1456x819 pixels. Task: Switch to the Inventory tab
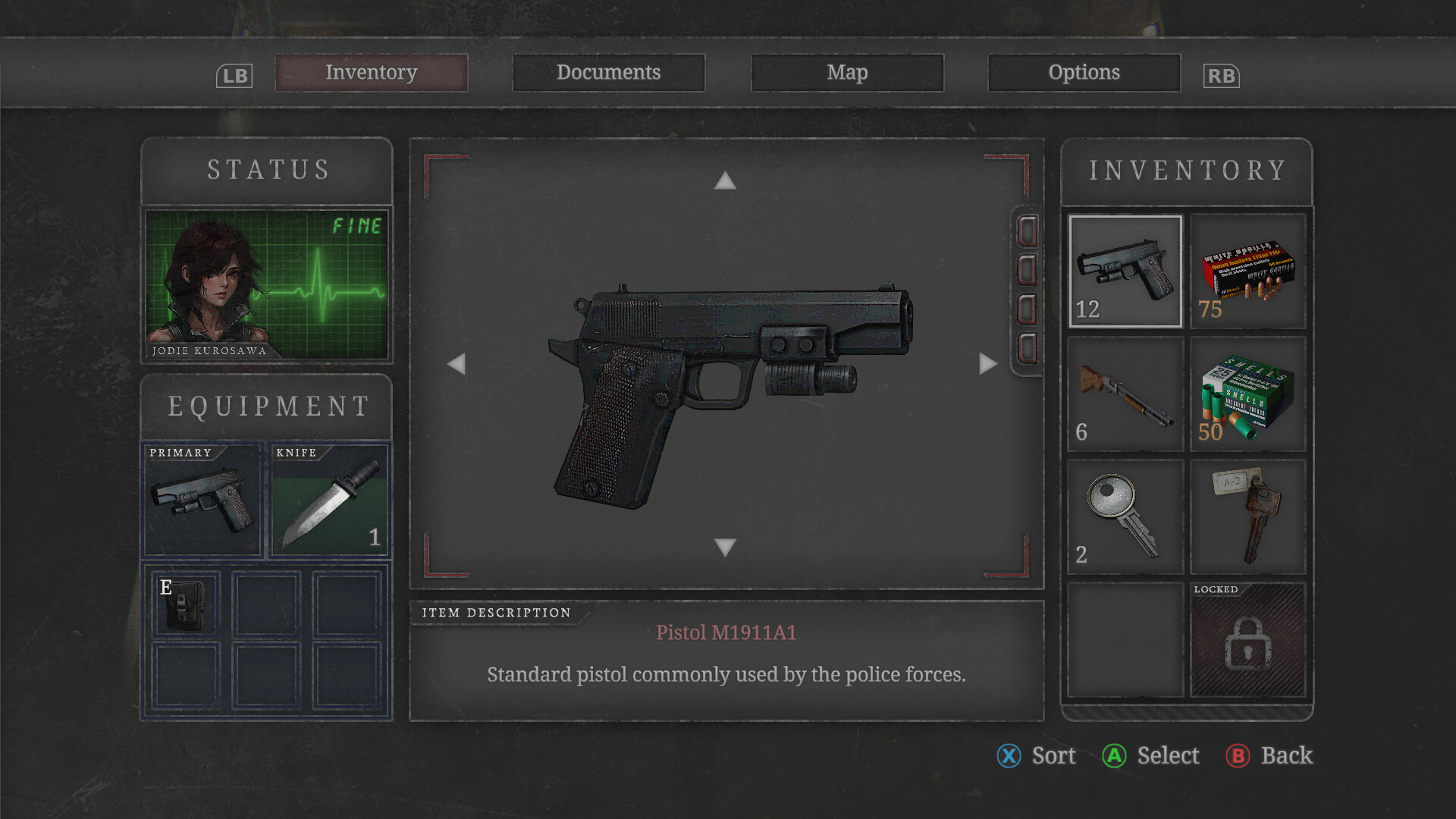371,73
